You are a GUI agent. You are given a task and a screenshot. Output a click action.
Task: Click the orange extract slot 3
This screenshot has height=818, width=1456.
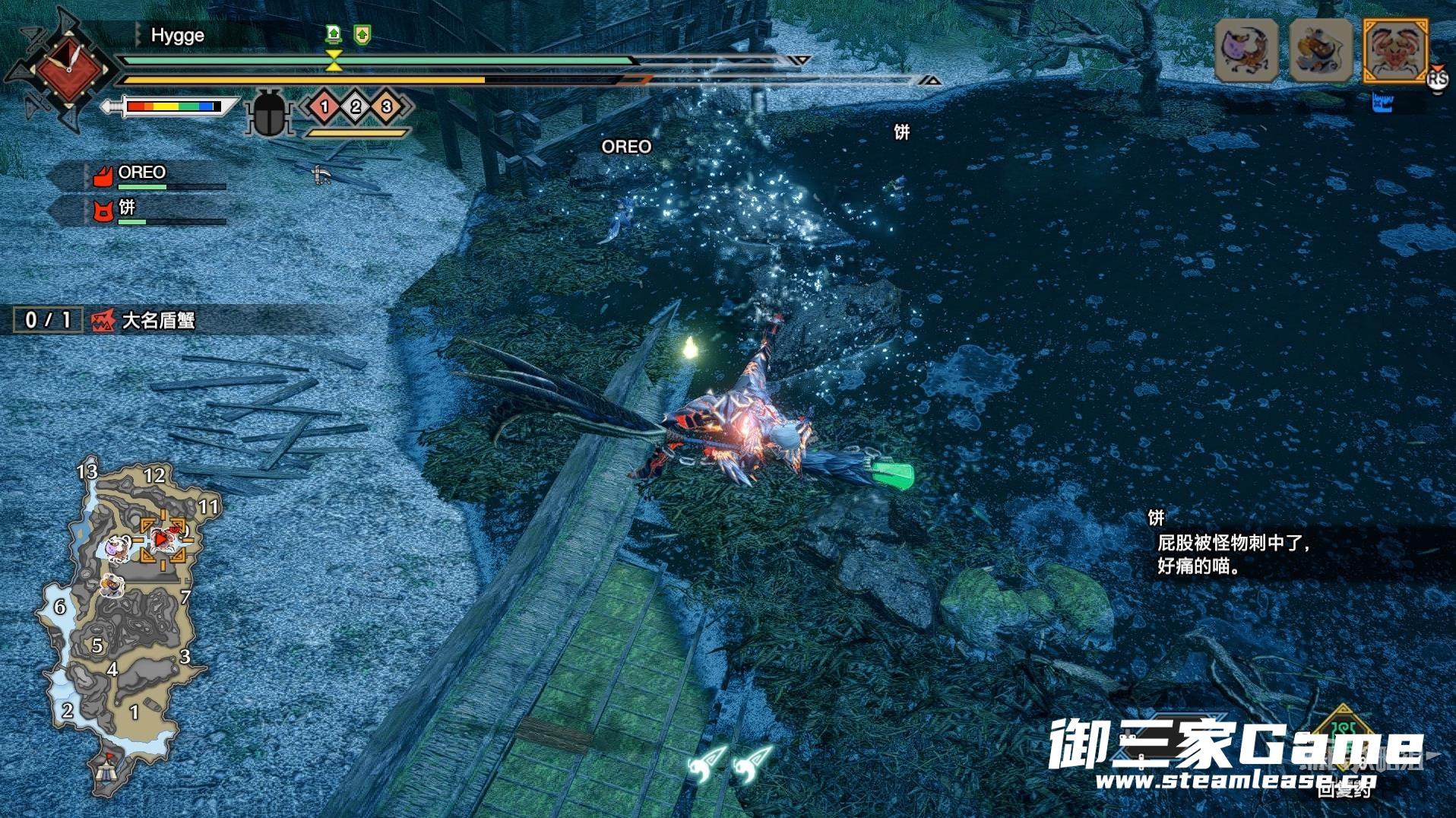[386, 106]
